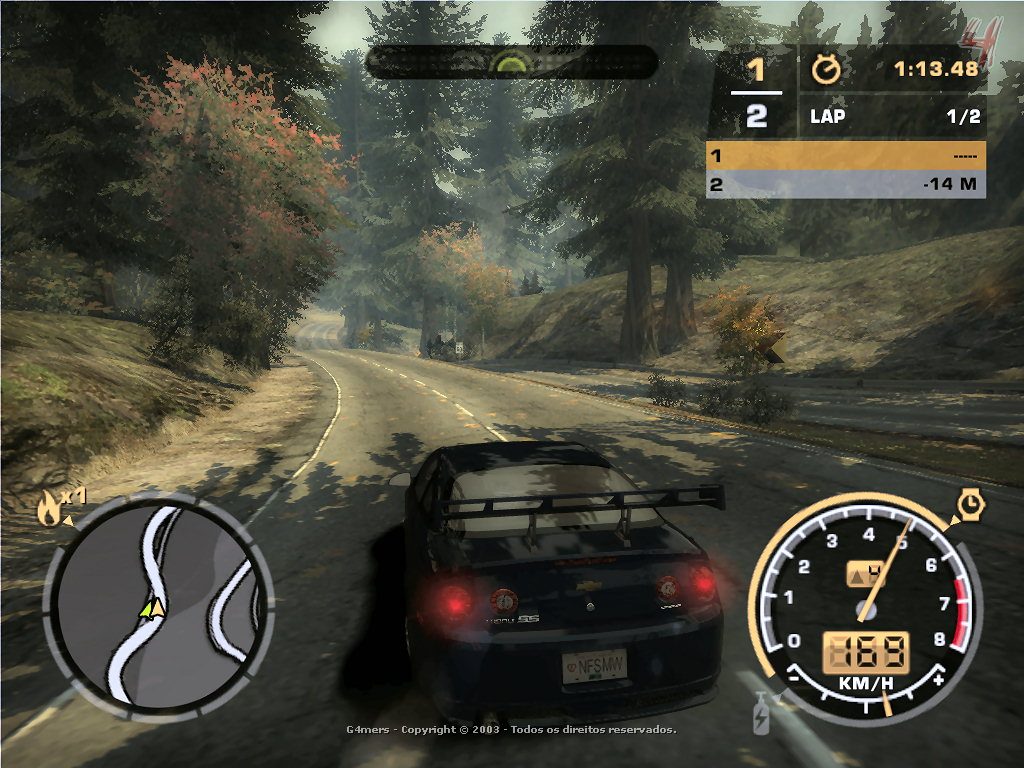Click the speedbreaker stopwatch icon
The width and height of the screenshot is (1024, 768).
969,505
